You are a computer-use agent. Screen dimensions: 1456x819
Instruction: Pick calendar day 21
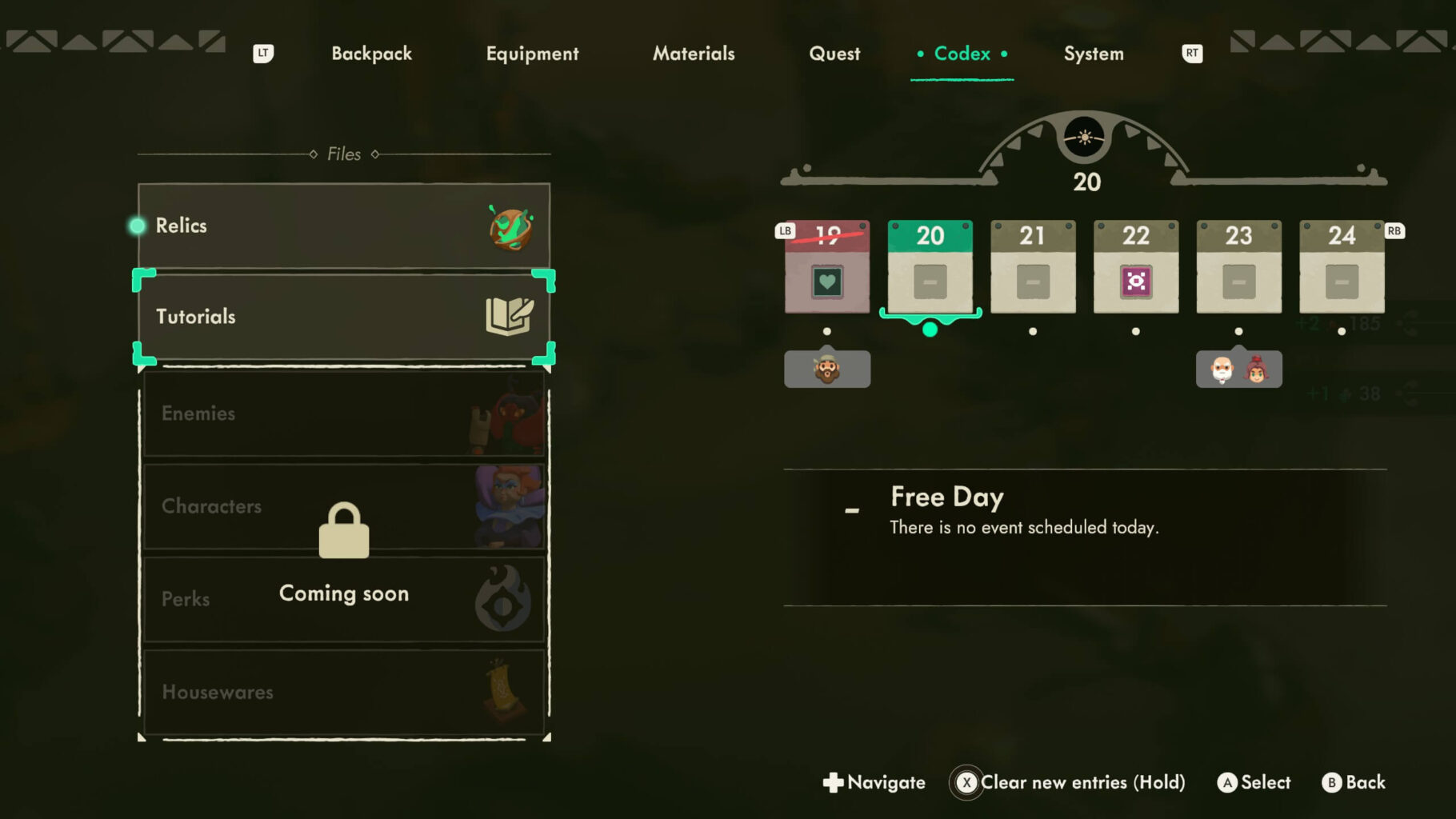(1033, 266)
